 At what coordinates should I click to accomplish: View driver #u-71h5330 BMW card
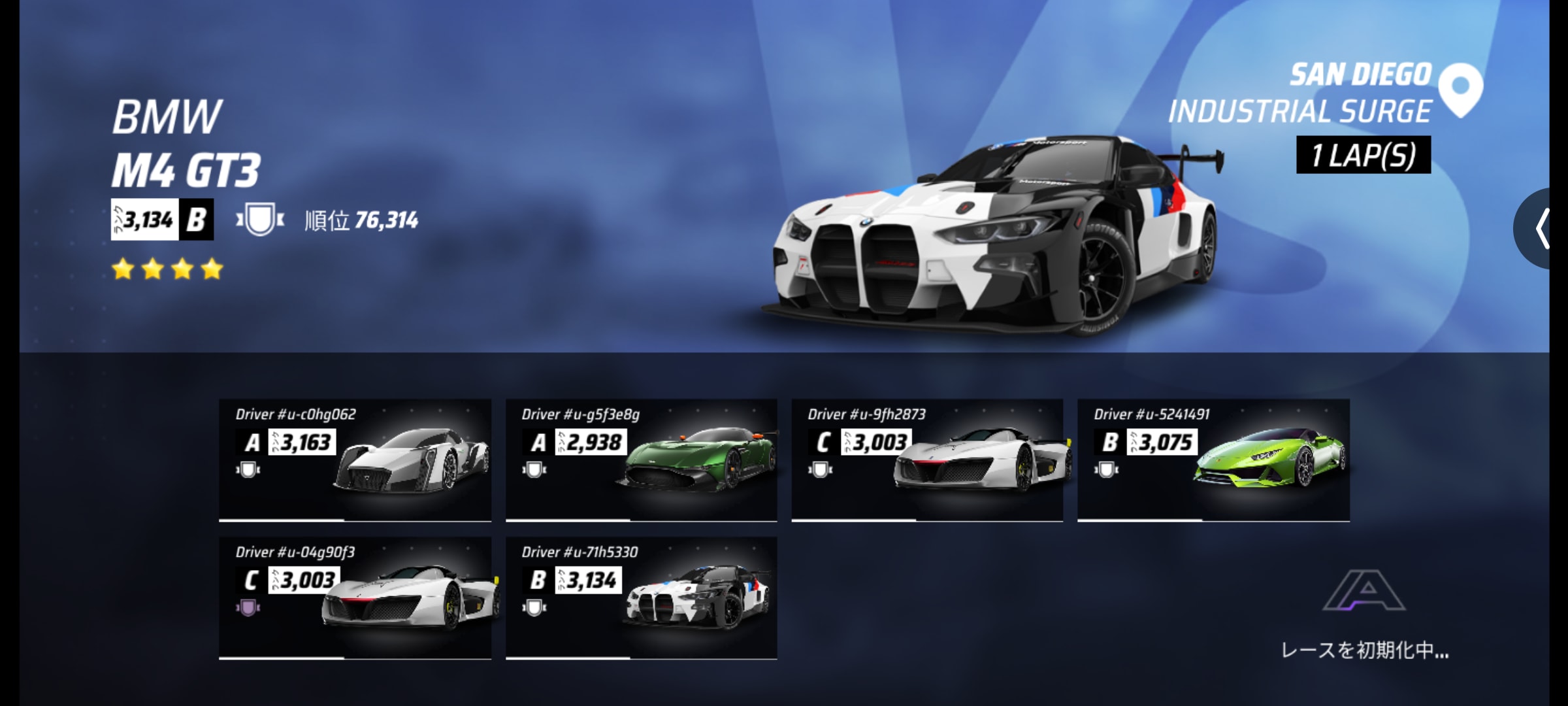click(x=641, y=597)
